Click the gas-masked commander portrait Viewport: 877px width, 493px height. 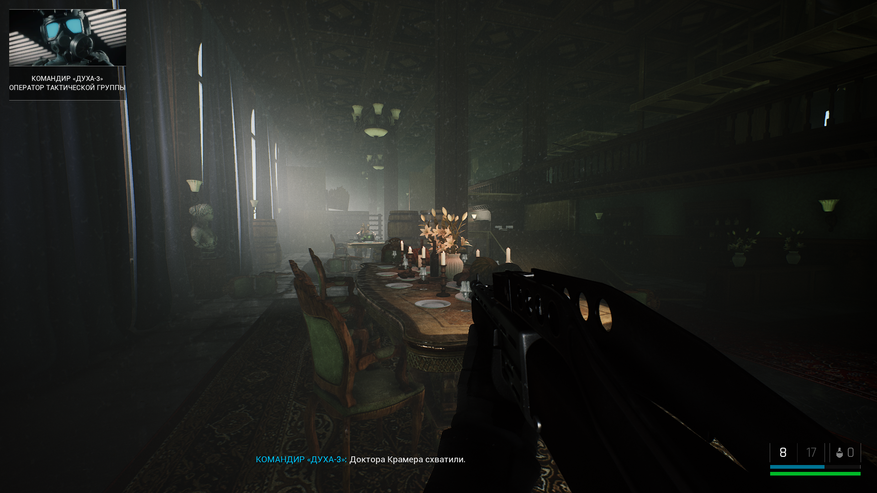pyautogui.click(x=68, y=38)
